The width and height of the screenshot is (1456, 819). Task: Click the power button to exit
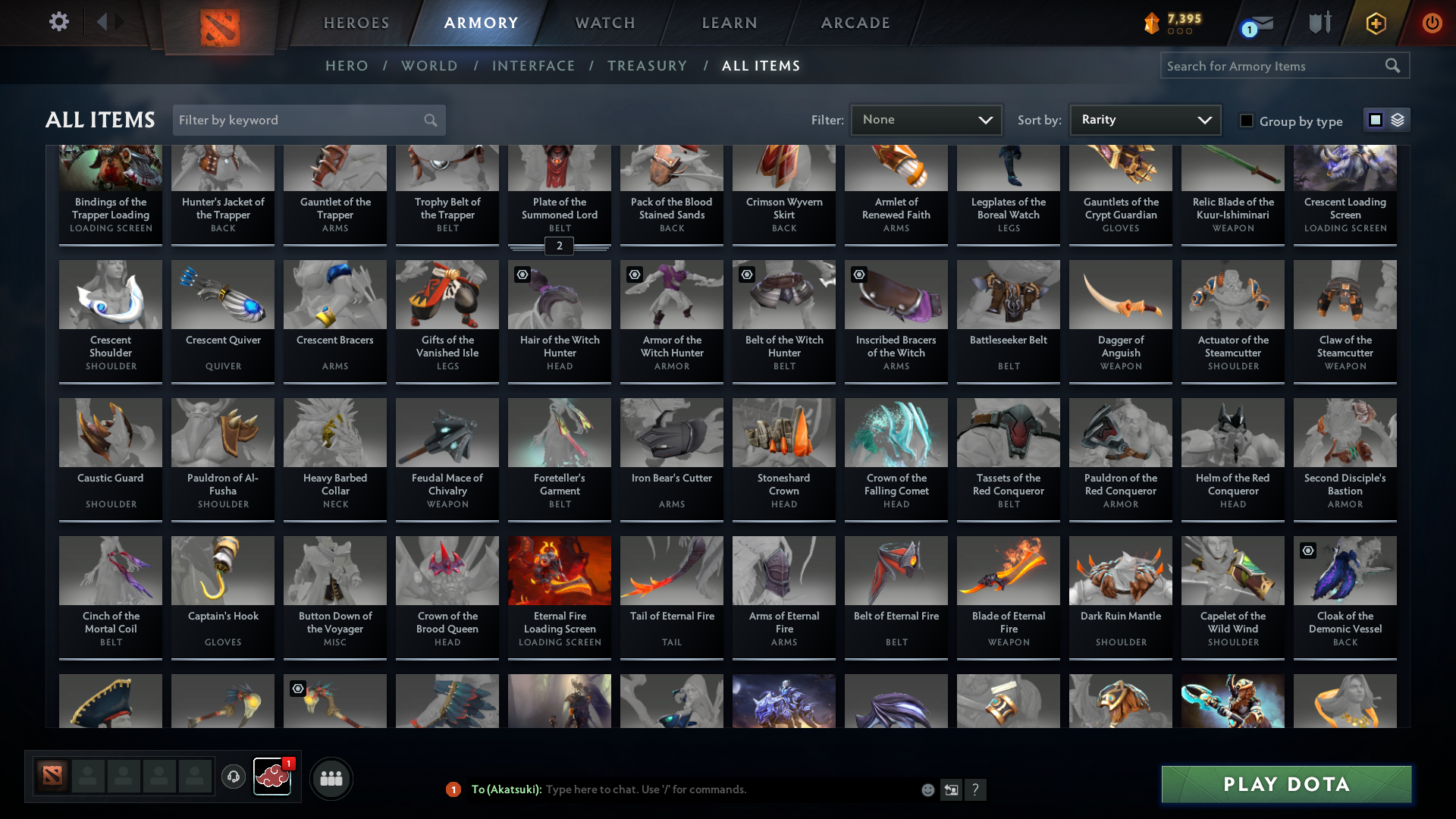pyautogui.click(x=1432, y=23)
